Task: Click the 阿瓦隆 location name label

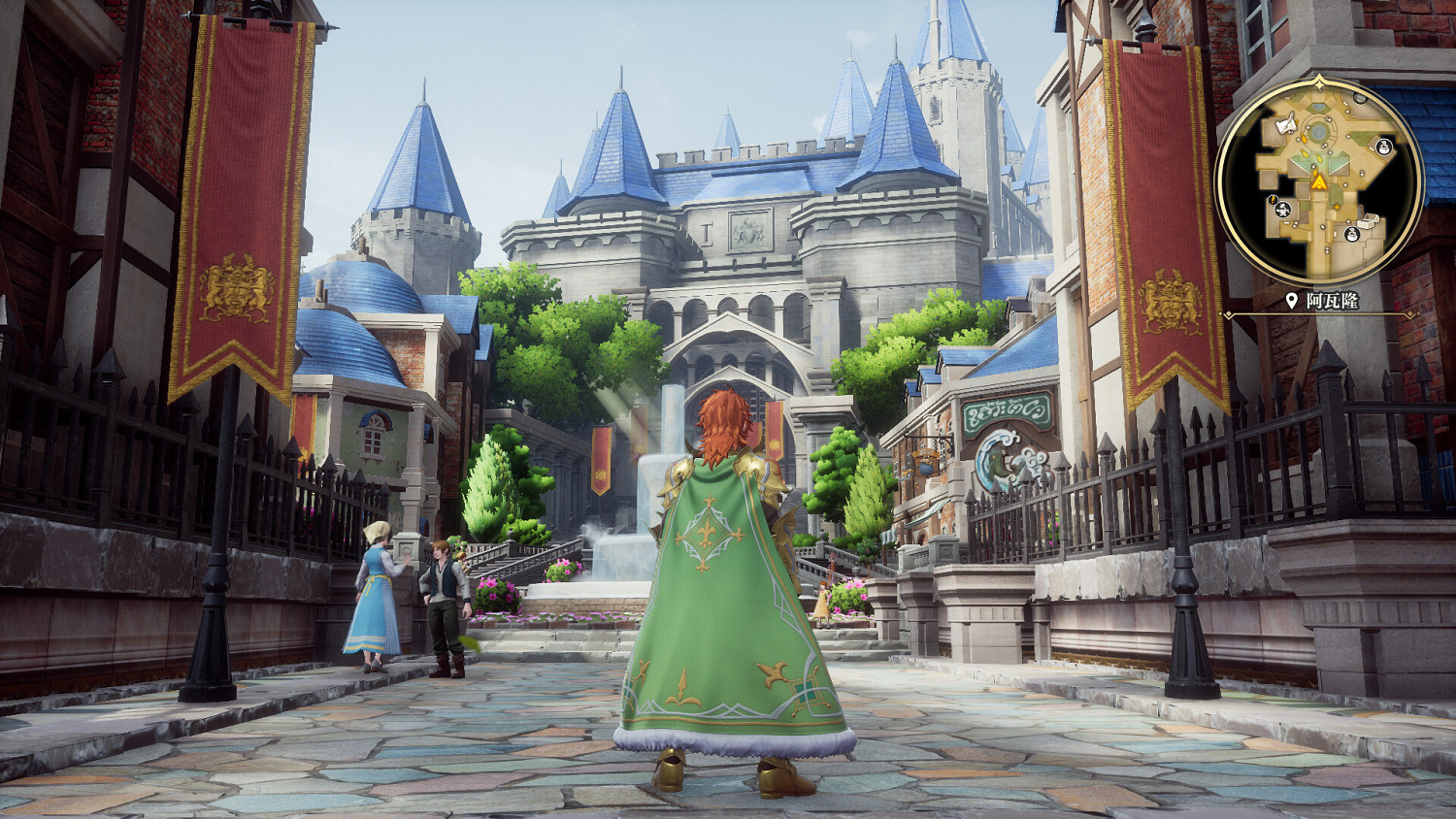Action: click(1334, 299)
